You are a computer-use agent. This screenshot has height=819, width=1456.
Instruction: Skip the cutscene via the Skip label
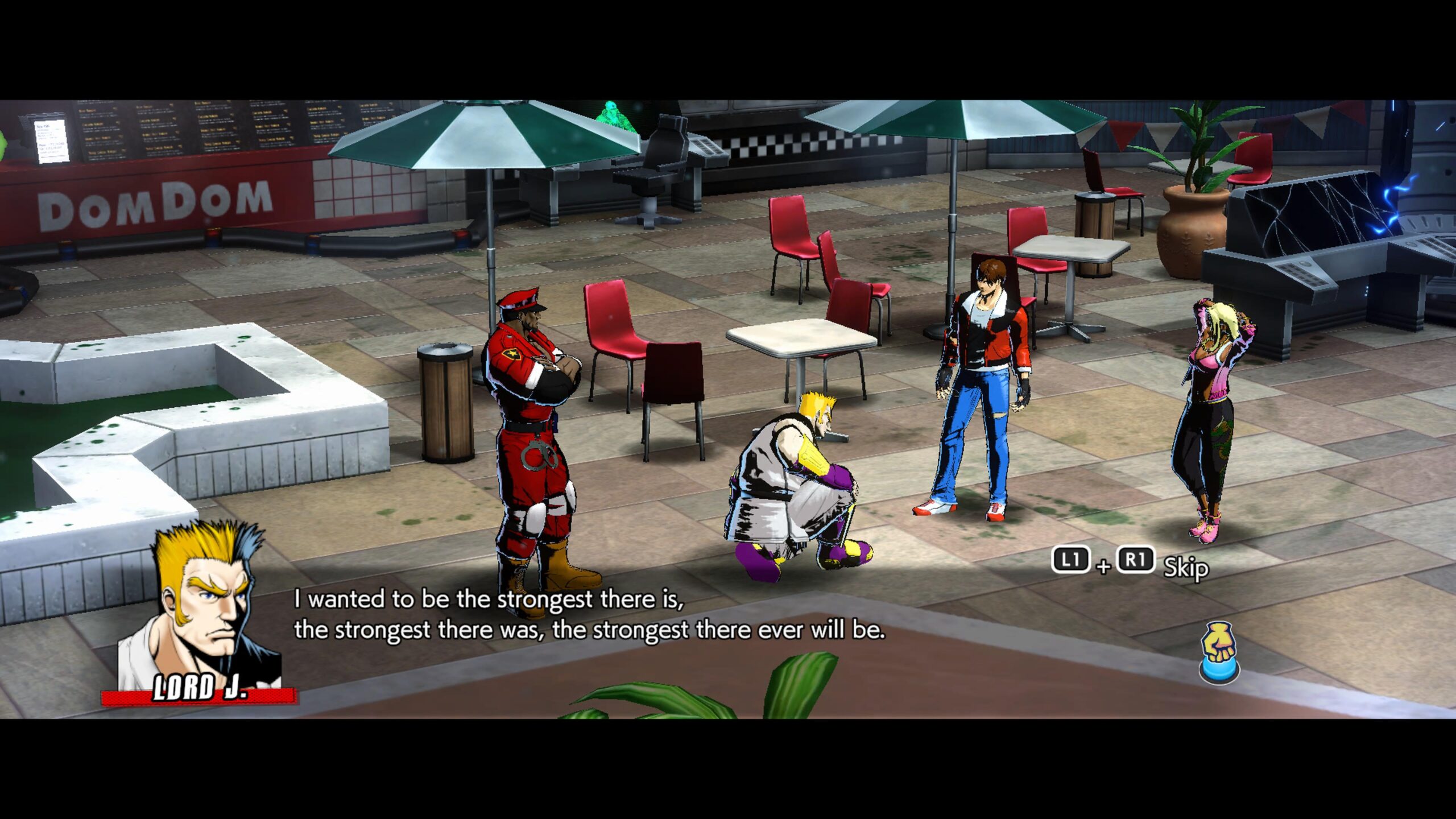[x=1185, y=567]
